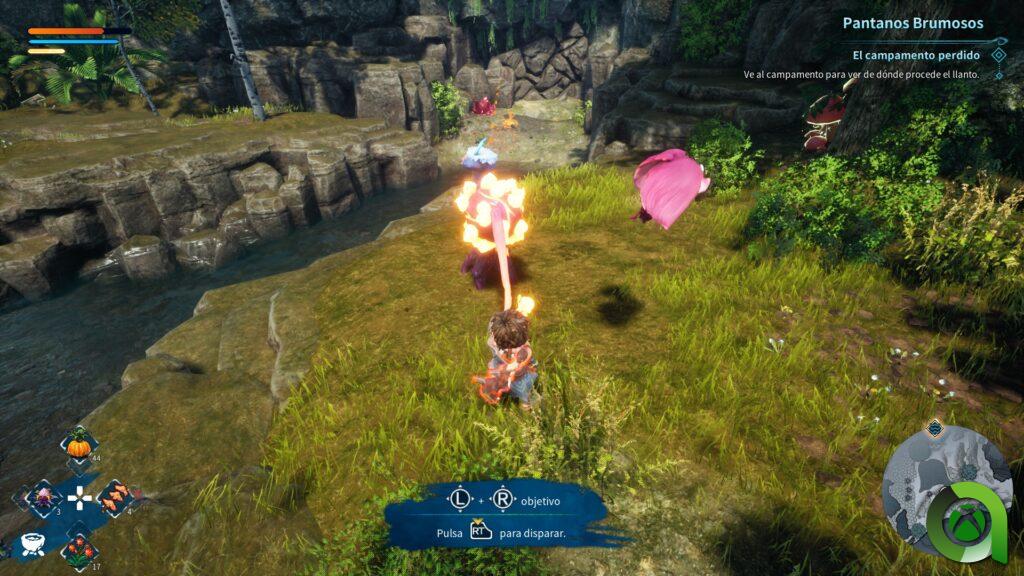Screen dimensions: 1024x576
Task: Select the red flower plant slot
Action: [x=79, y=549]
